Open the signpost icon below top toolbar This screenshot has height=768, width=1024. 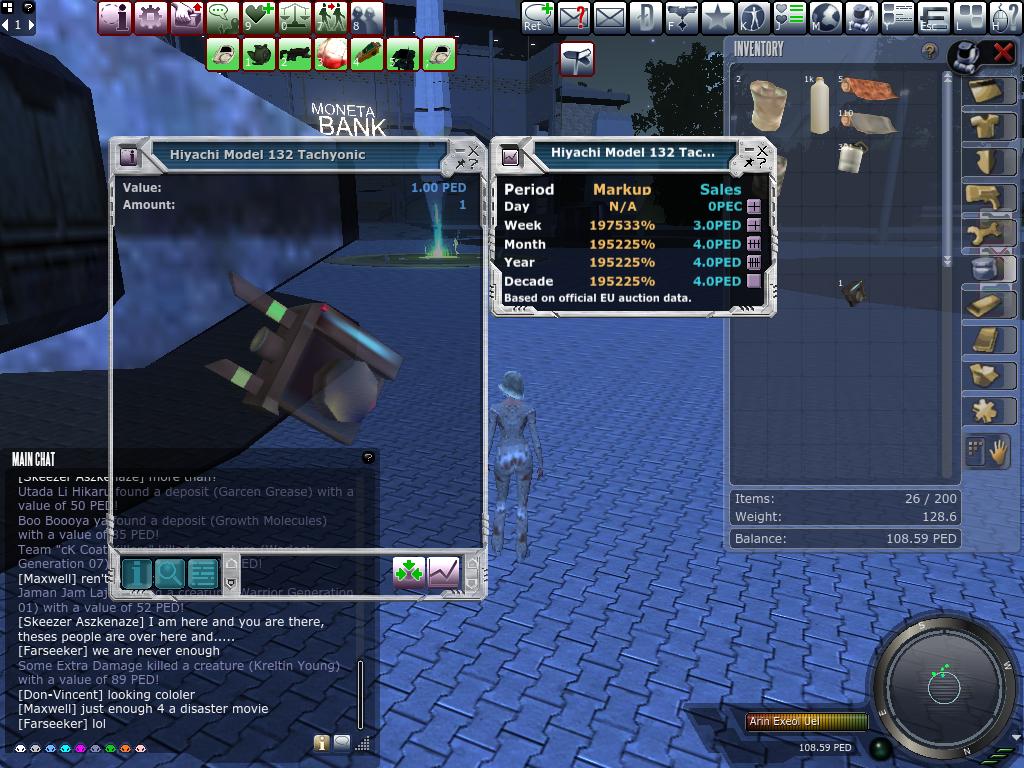[577, 59]
